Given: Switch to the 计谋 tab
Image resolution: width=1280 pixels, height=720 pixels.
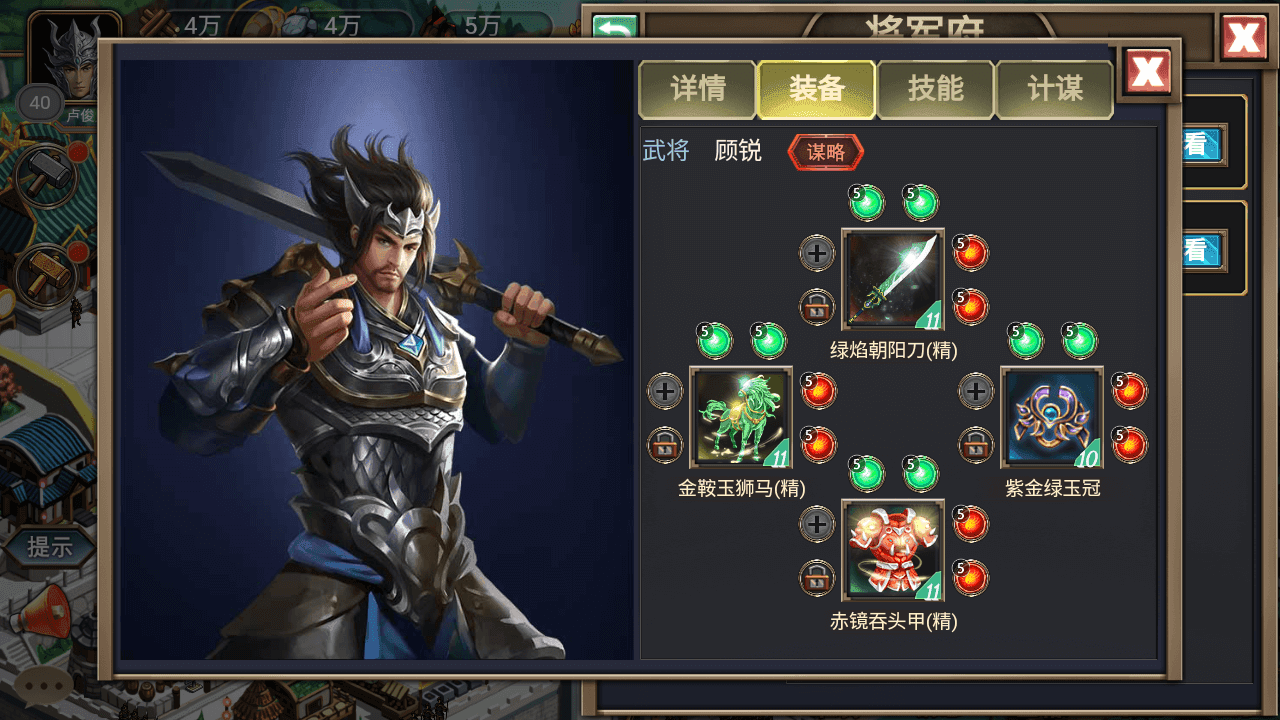Looking at the screenshot, I should click(x=1055, y=88).
